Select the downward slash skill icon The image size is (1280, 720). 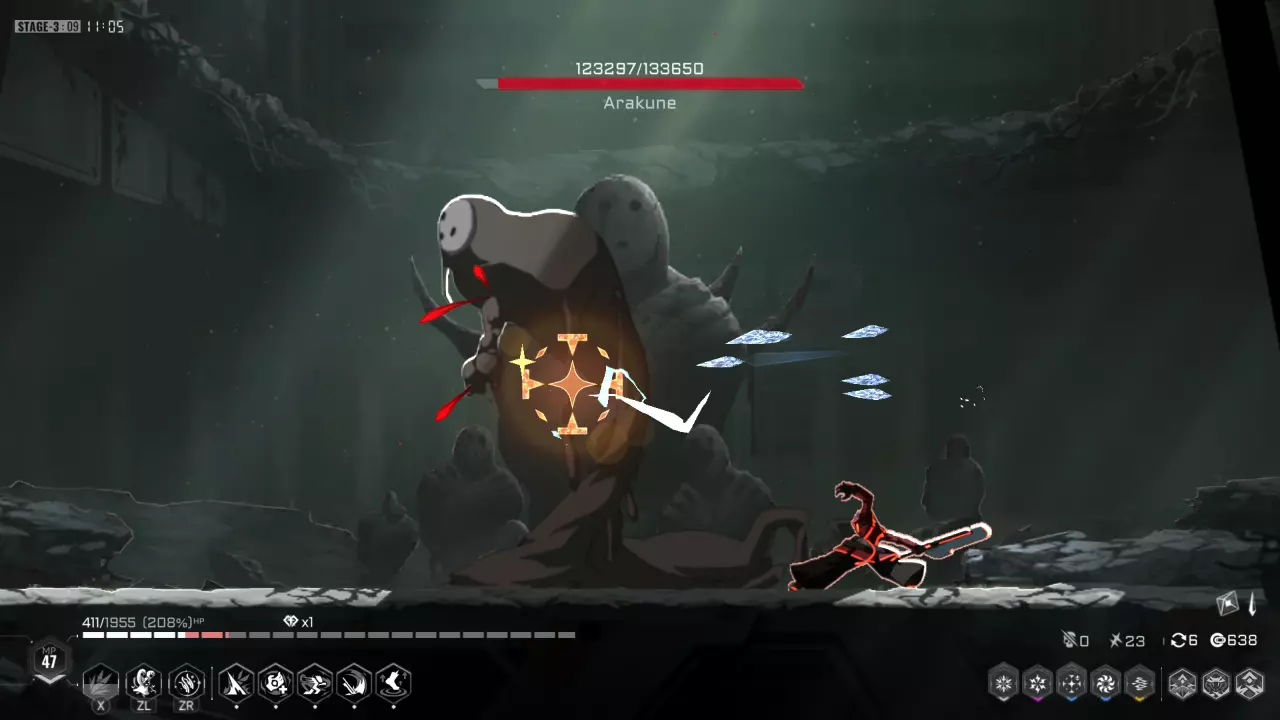pos(354,684)
